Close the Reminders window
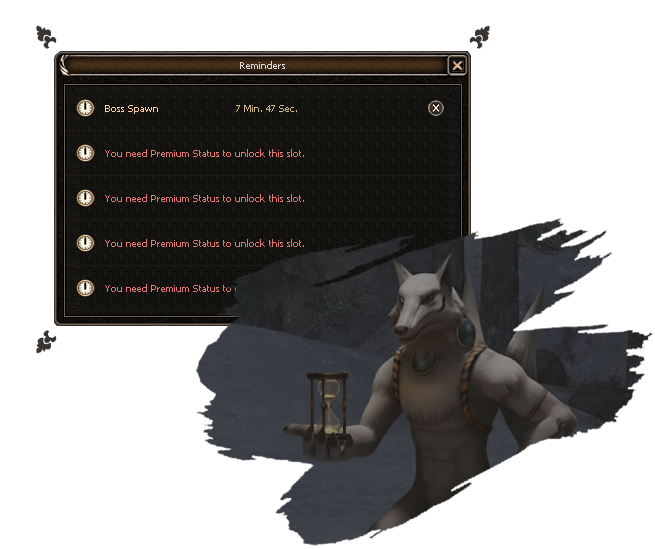This screenshot has width=655, height=549. 457,66
